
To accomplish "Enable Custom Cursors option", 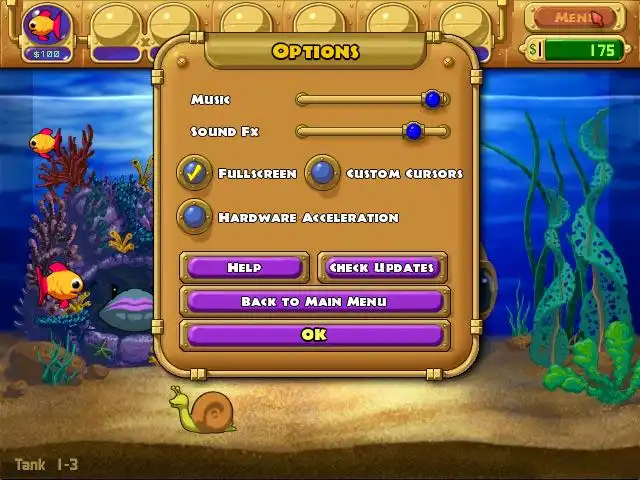I will [x=322, y=173].
